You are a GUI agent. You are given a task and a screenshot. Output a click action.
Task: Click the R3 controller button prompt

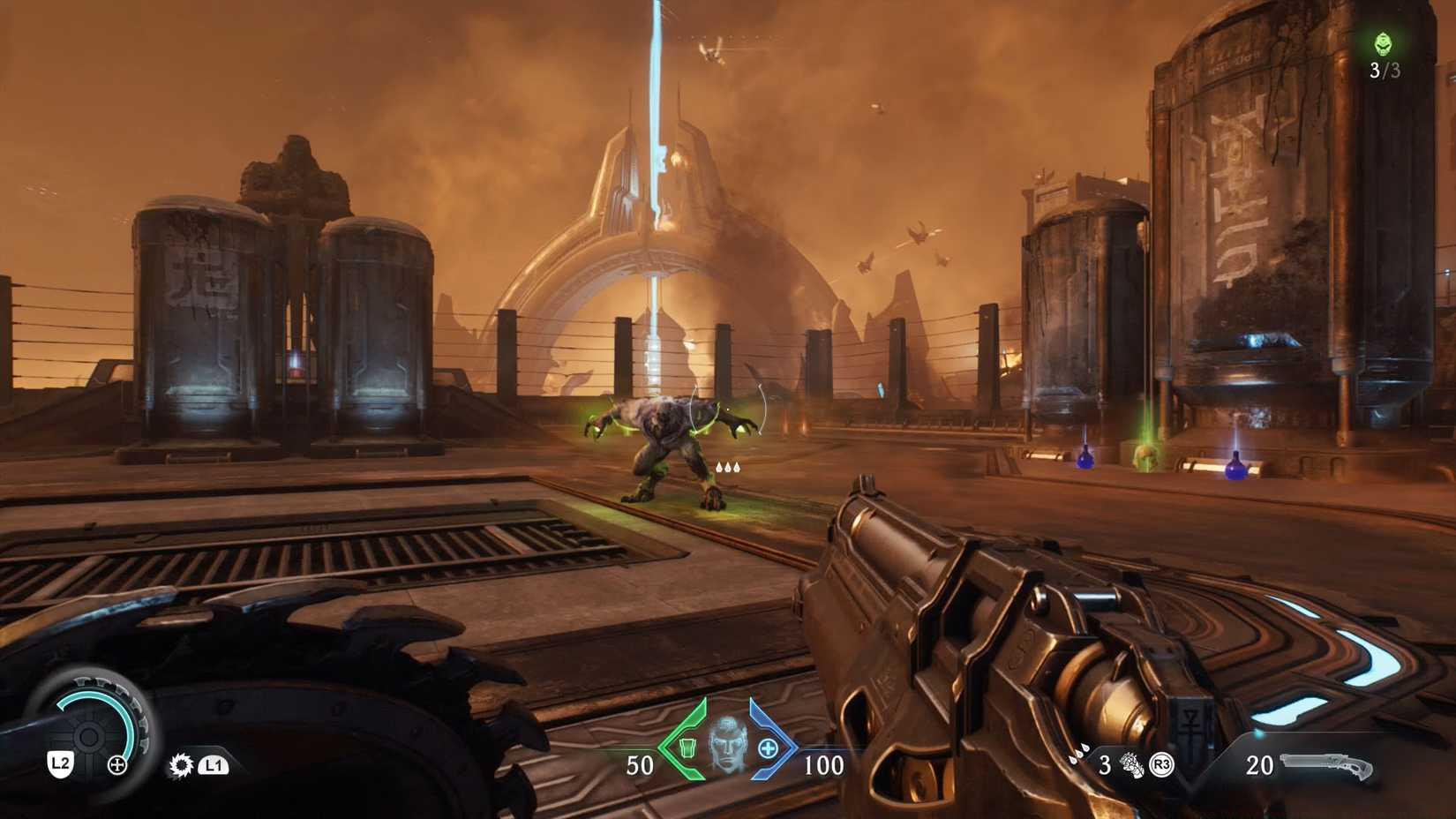(x=1162, y=765)
